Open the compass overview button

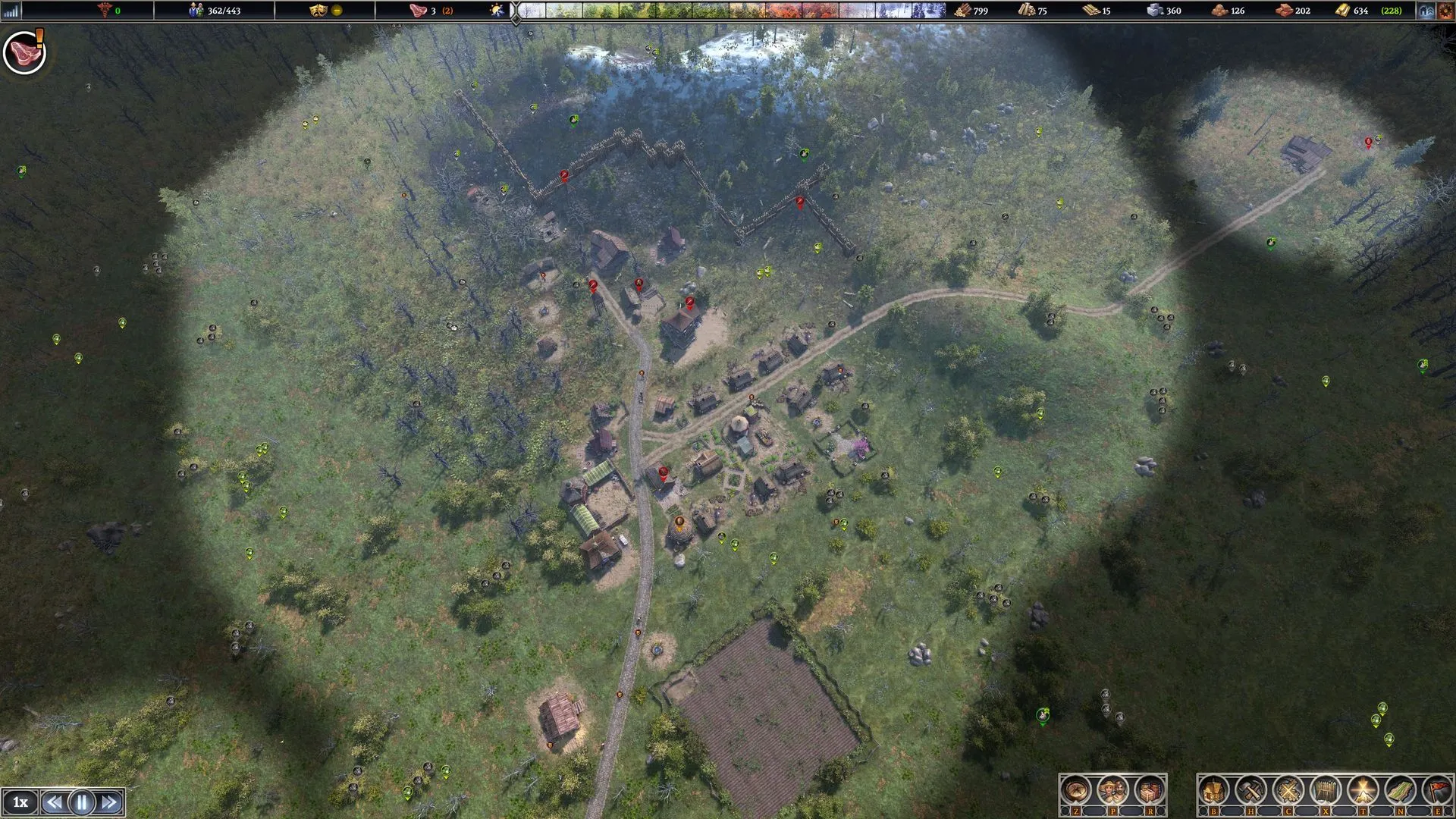point(1075,791)
